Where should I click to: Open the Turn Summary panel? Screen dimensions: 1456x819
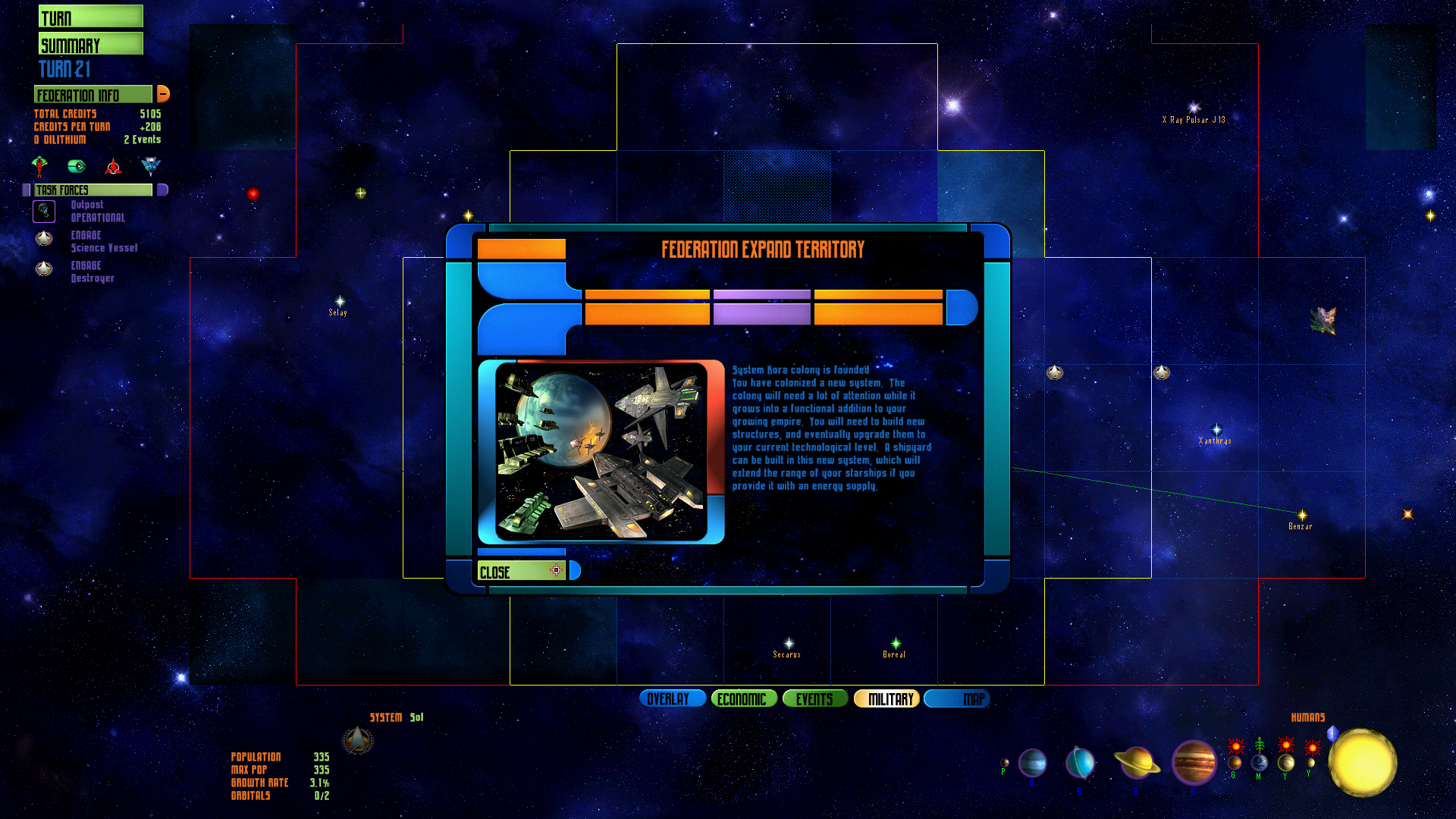point(90,30)
